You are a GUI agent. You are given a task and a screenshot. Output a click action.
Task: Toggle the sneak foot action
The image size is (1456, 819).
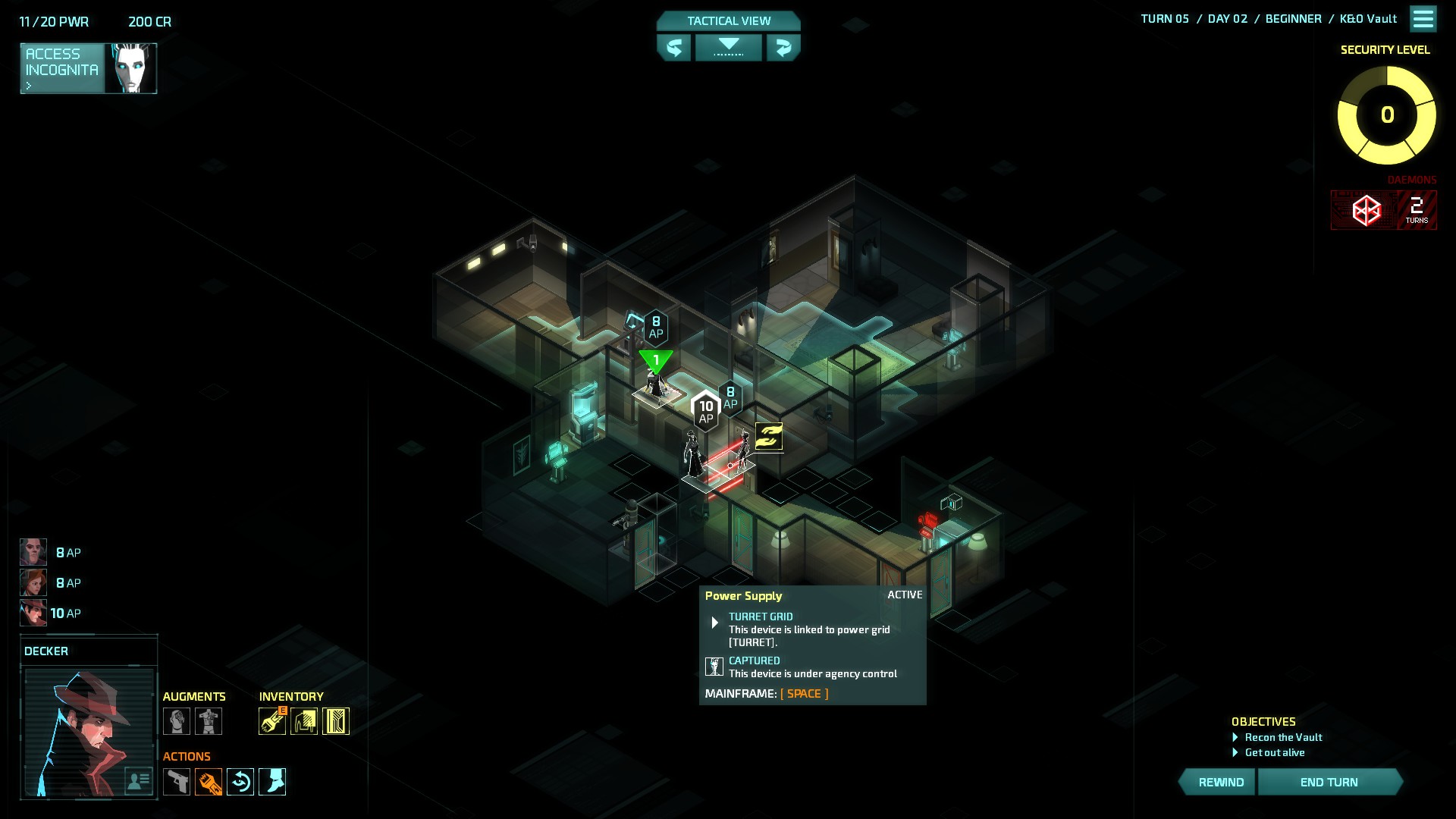[272, 782]
